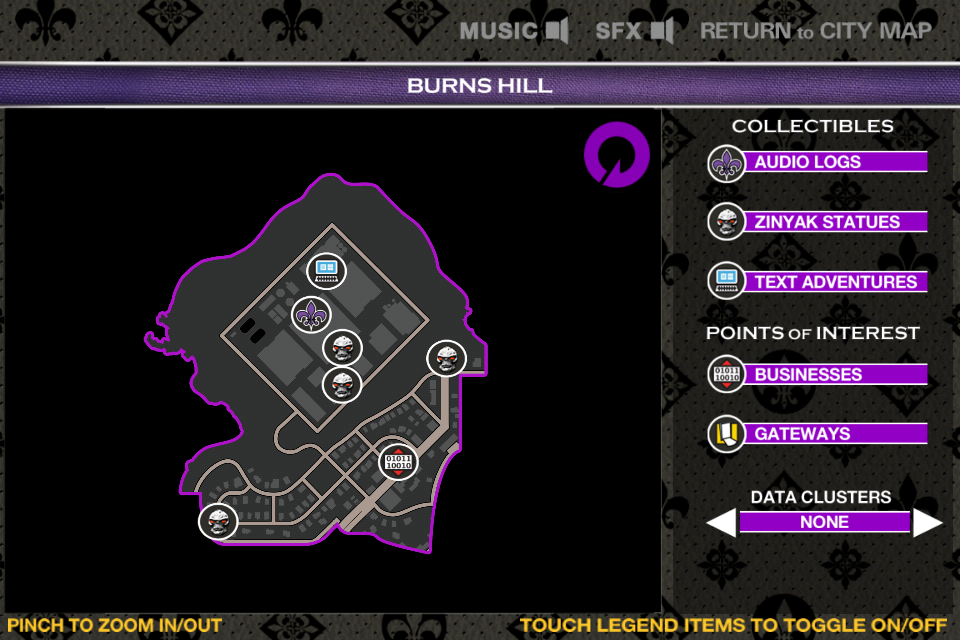Select next Data Clusters option
The height and width of the screenshot is (640, 960).
(x=928, y=522)
